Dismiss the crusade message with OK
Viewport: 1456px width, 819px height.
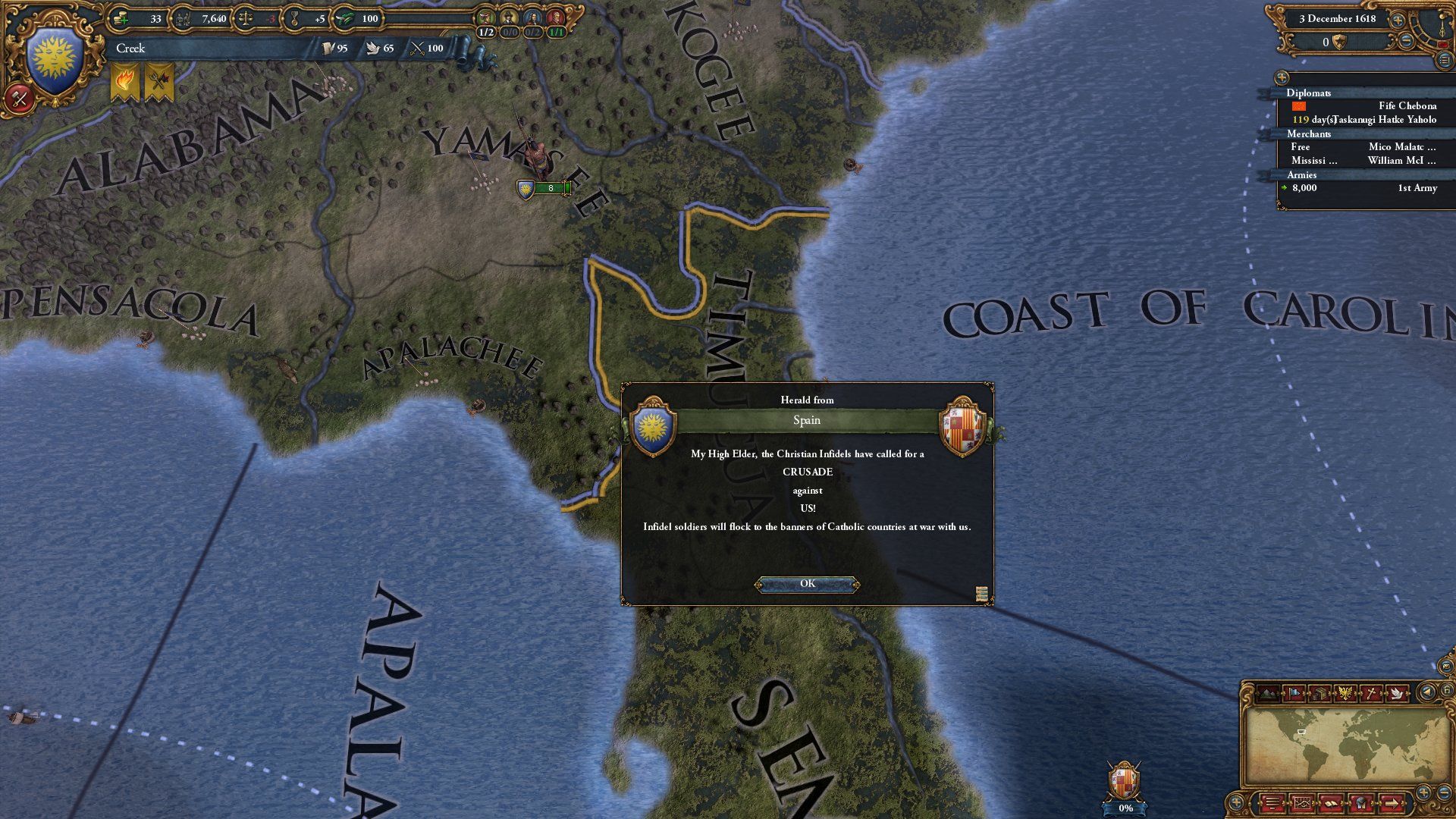tap(807, 584)
